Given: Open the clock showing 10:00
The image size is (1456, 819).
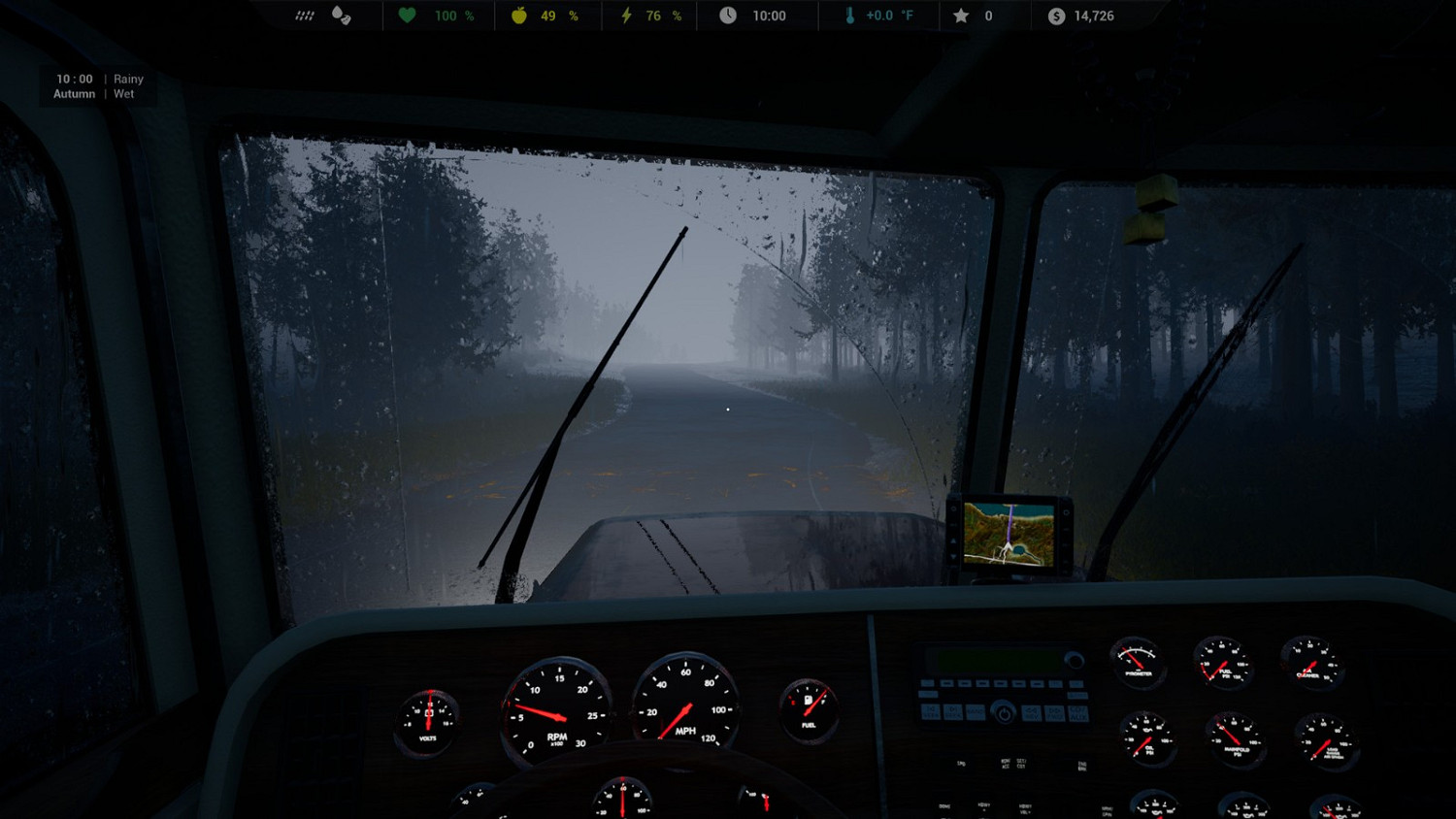Looking at the screenshot, I should (728, 16).
